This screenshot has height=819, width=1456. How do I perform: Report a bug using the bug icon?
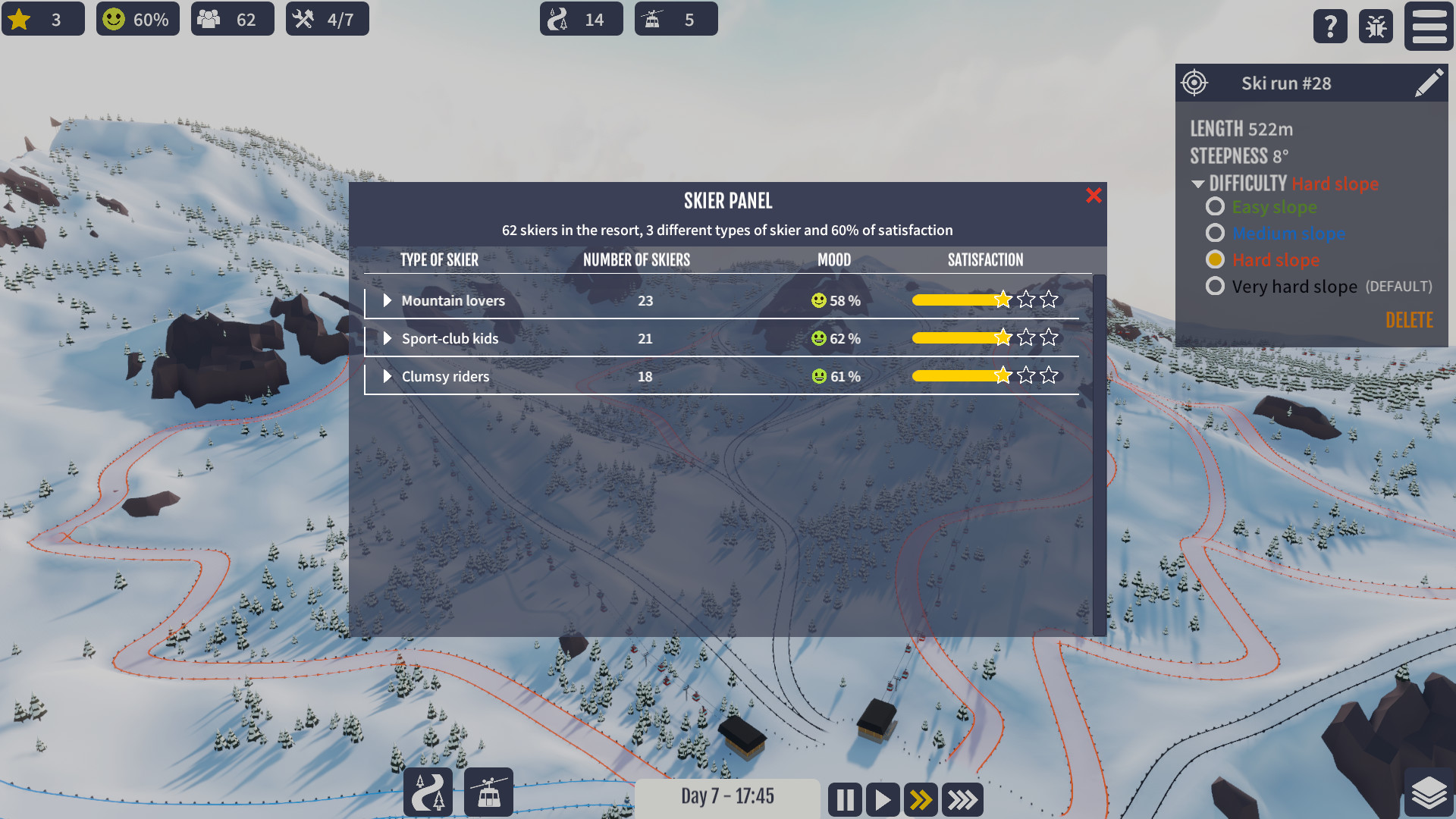(1376, 26)
